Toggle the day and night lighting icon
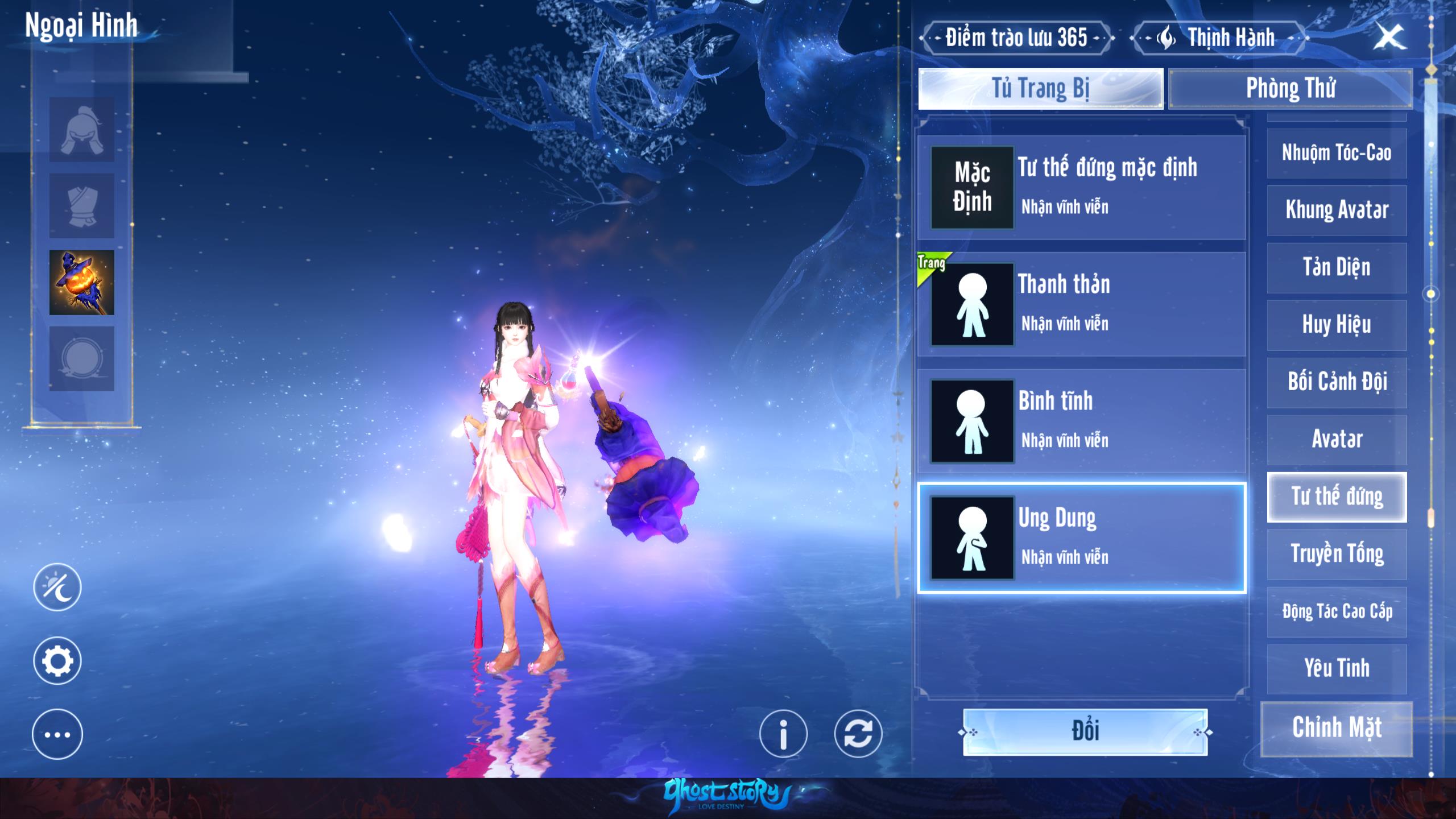This screenshot has width=1456, height=819. [57, 587]
